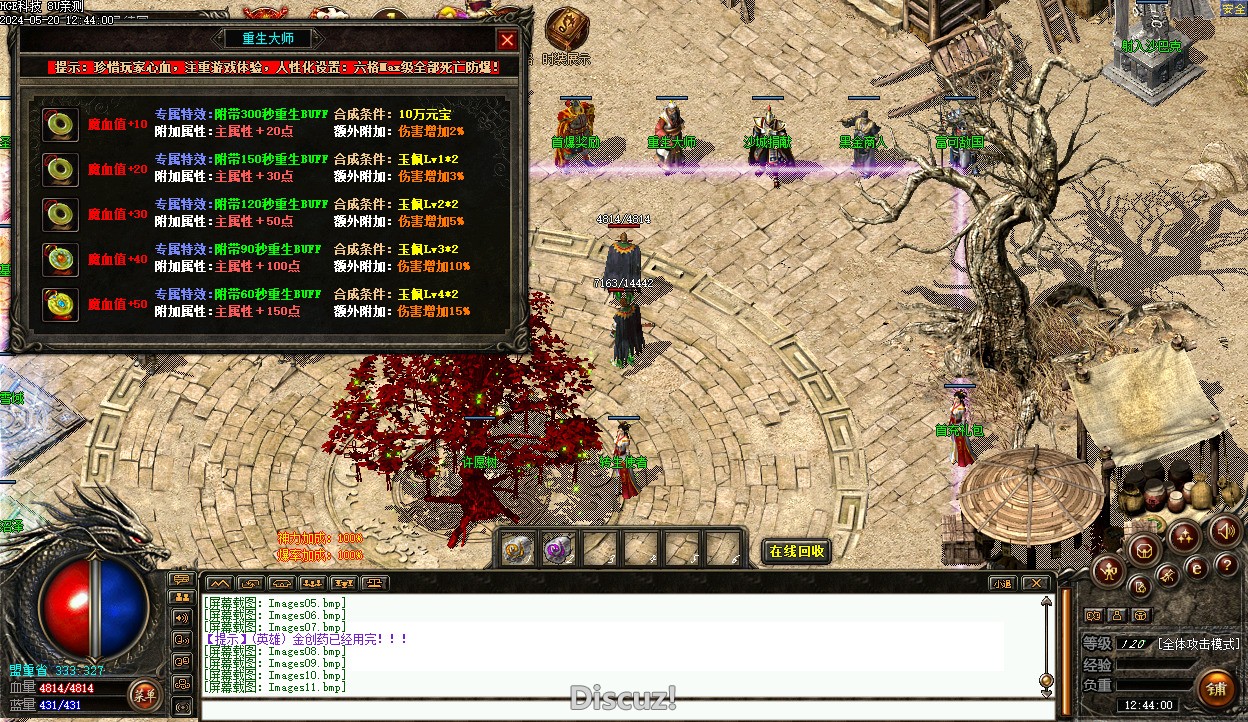Open the 时装展示 fashion showcase icon
Image resolution: width=1248 pixels, height=722 pixels.
tap(567, 30)
